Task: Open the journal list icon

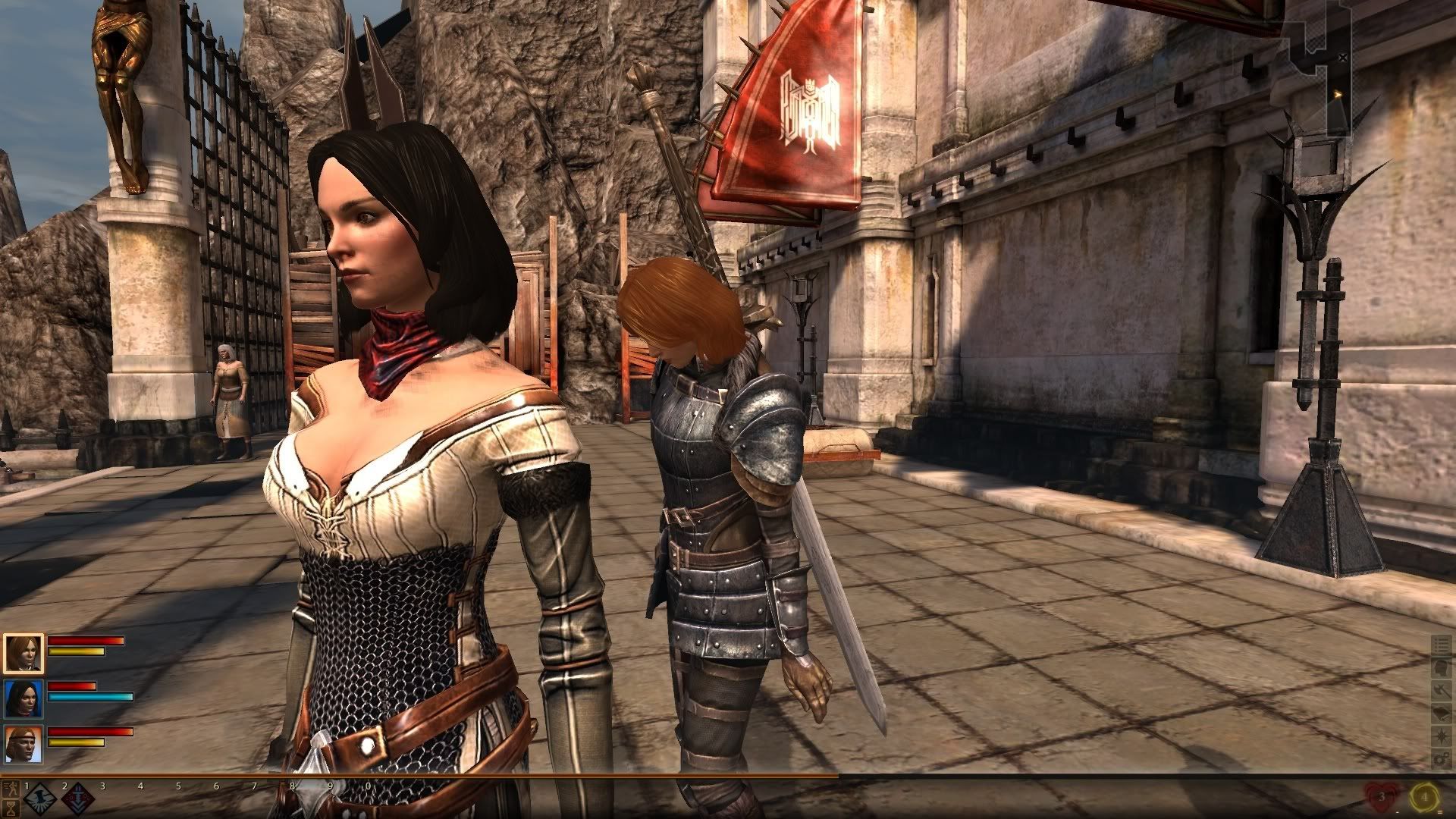Action: pyautogui.click(x=1440, y=645)
